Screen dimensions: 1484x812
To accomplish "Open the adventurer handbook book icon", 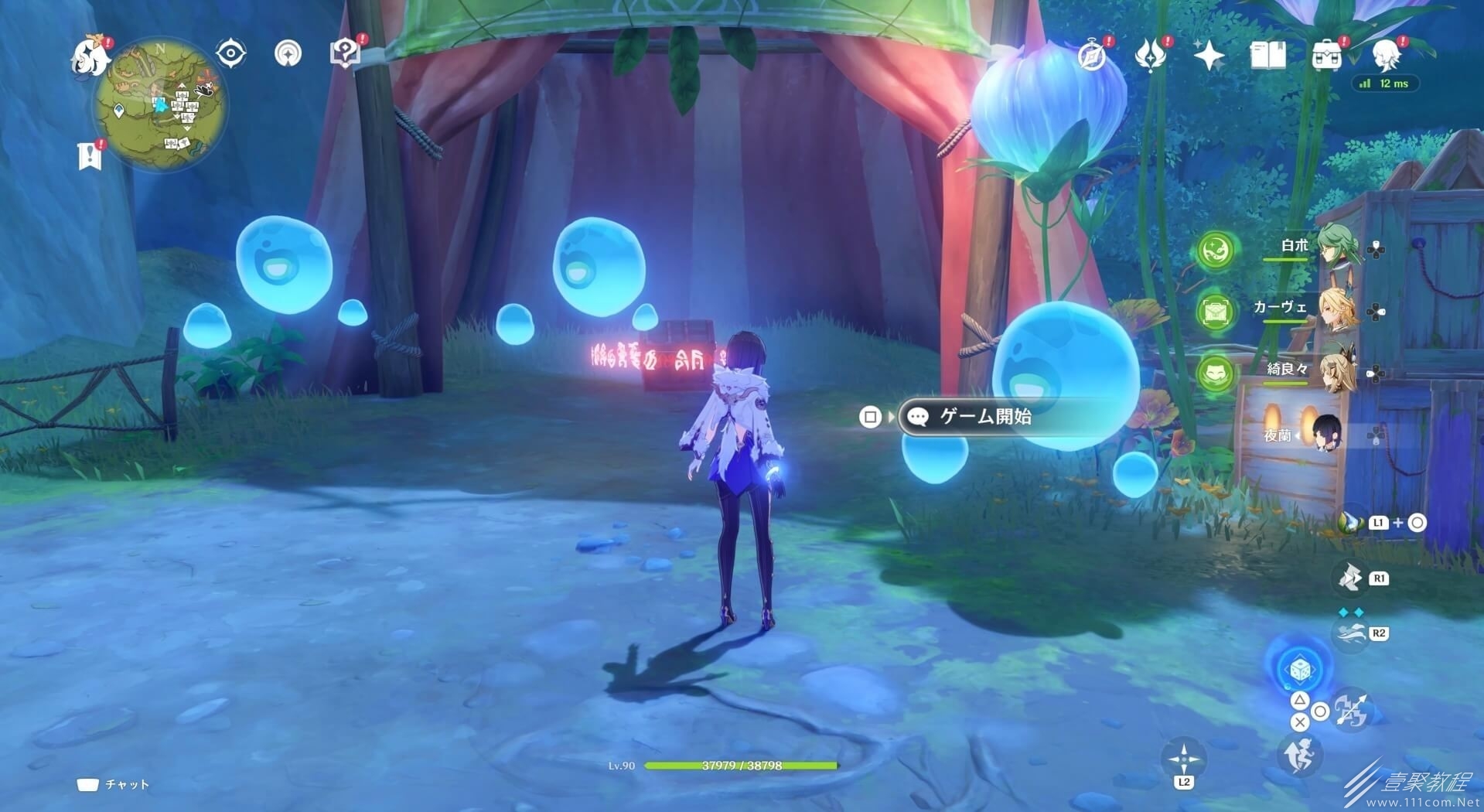I will point(1267,56).
